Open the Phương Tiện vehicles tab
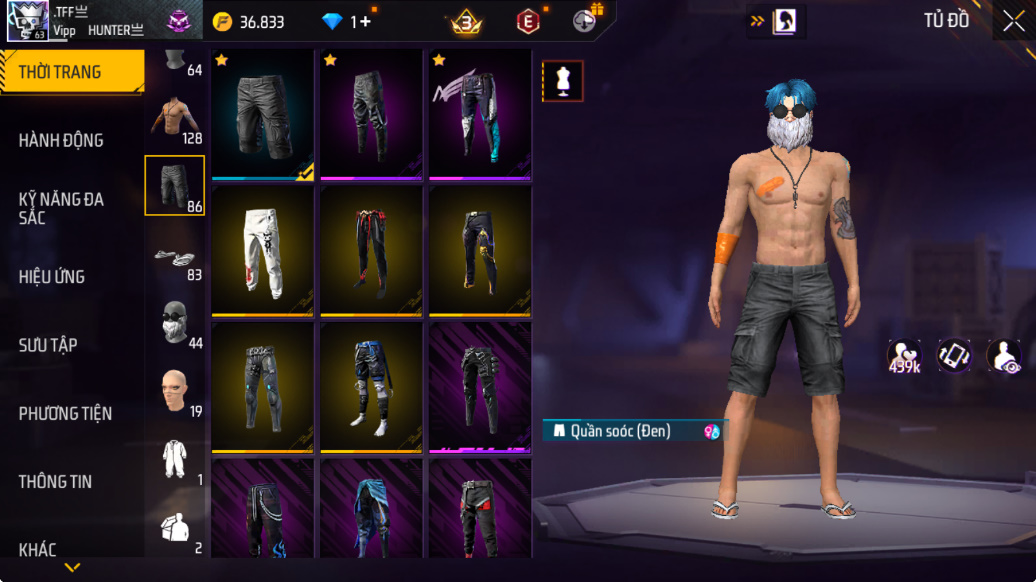 coord(65,414)
